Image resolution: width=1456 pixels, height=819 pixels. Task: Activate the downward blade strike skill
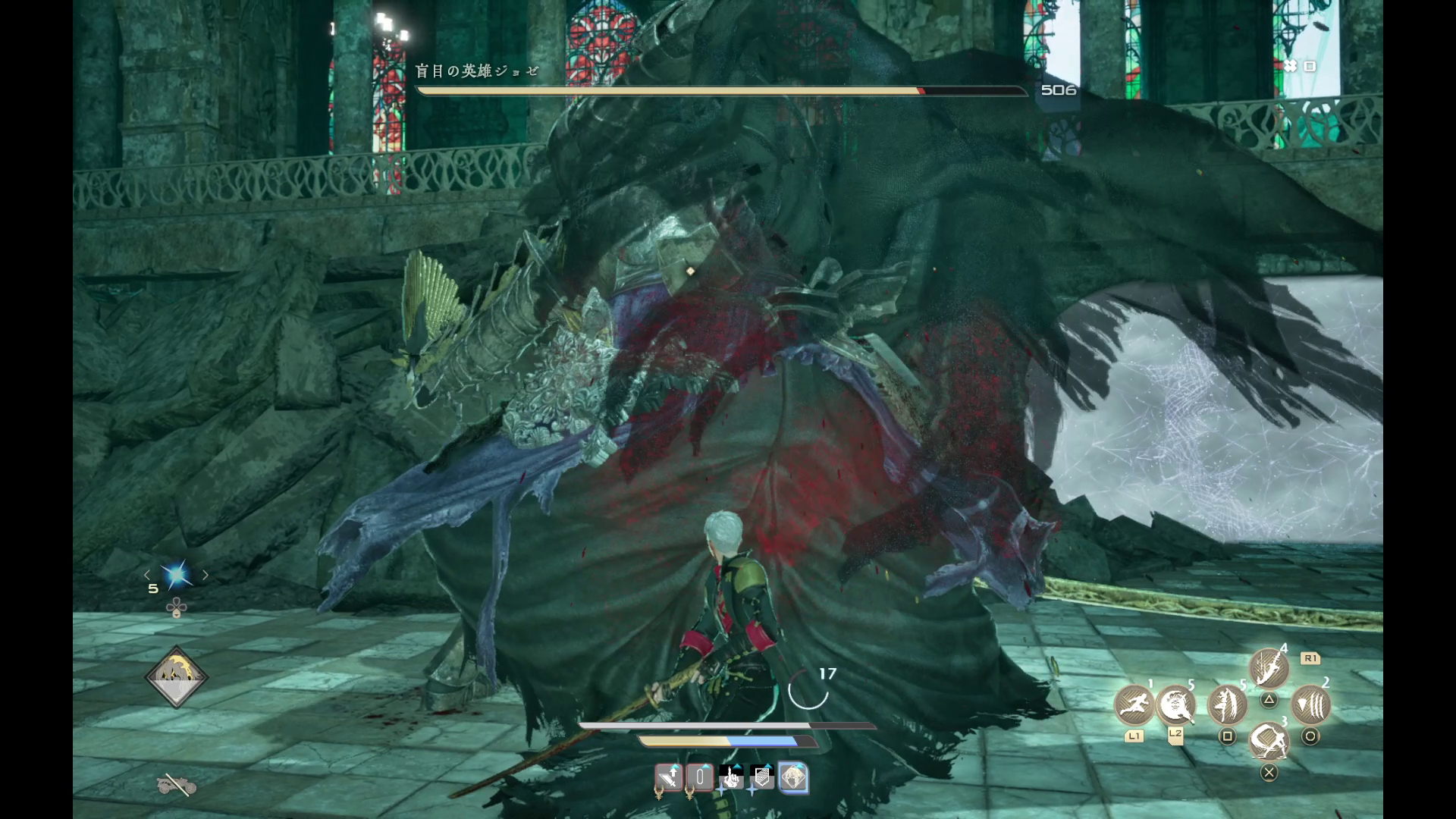click(x=1269, y=667)
